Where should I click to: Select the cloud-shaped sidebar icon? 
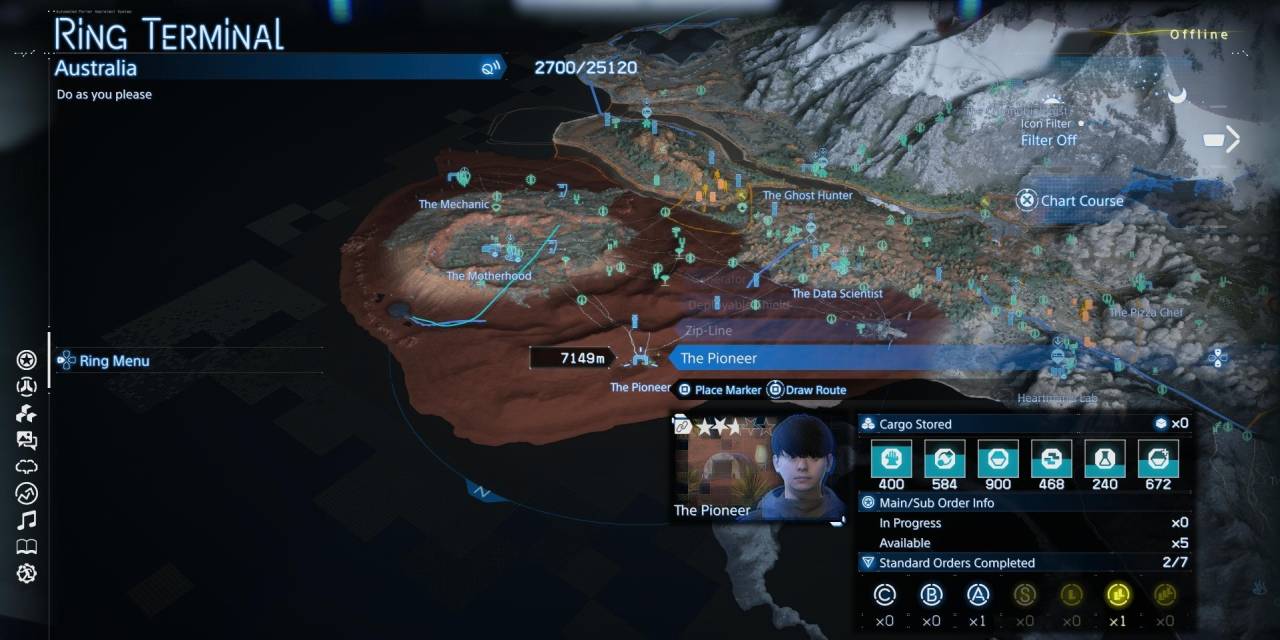[27, 467]
